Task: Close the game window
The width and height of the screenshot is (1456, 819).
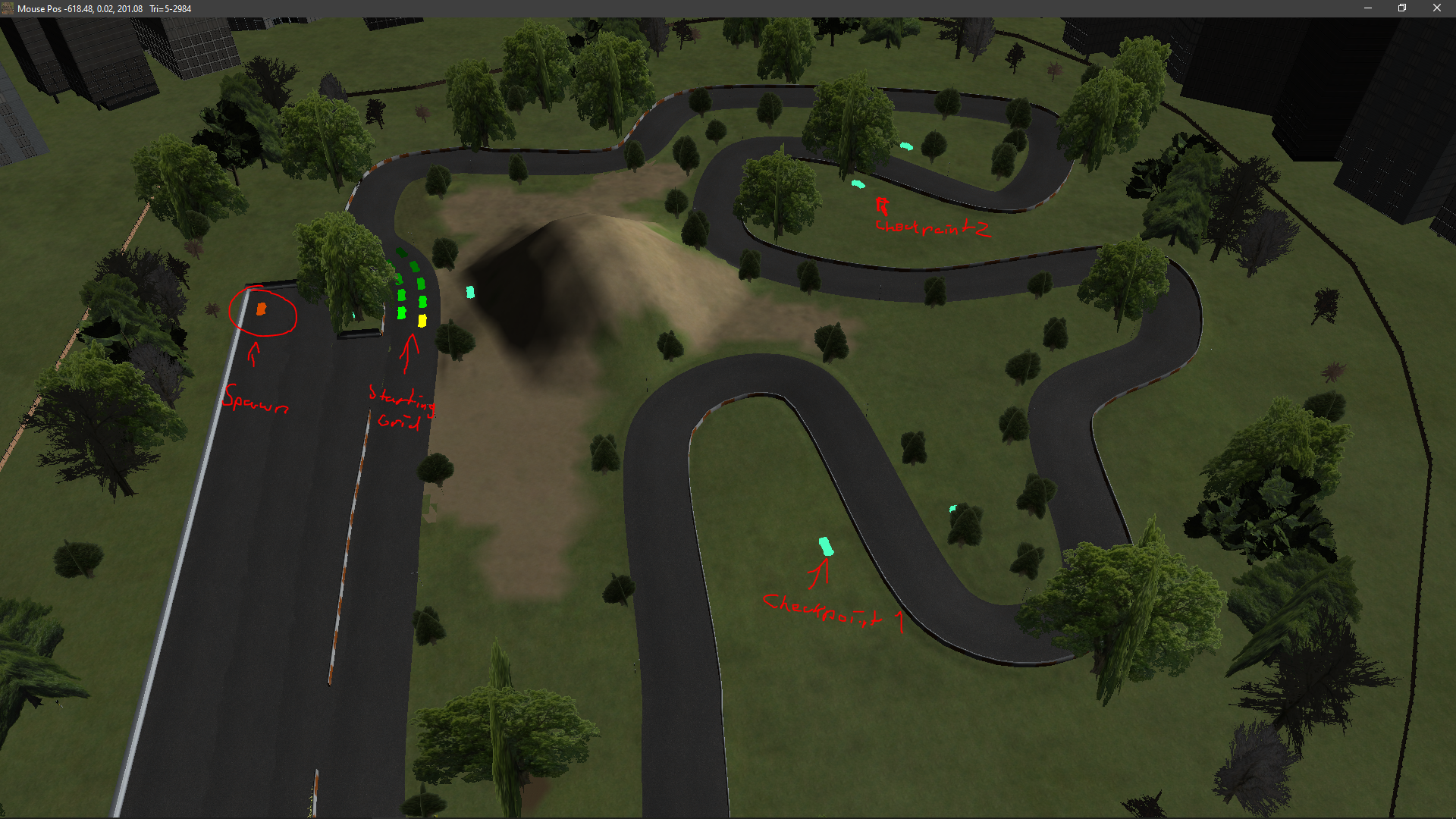Action: [x=1436, y=8]
